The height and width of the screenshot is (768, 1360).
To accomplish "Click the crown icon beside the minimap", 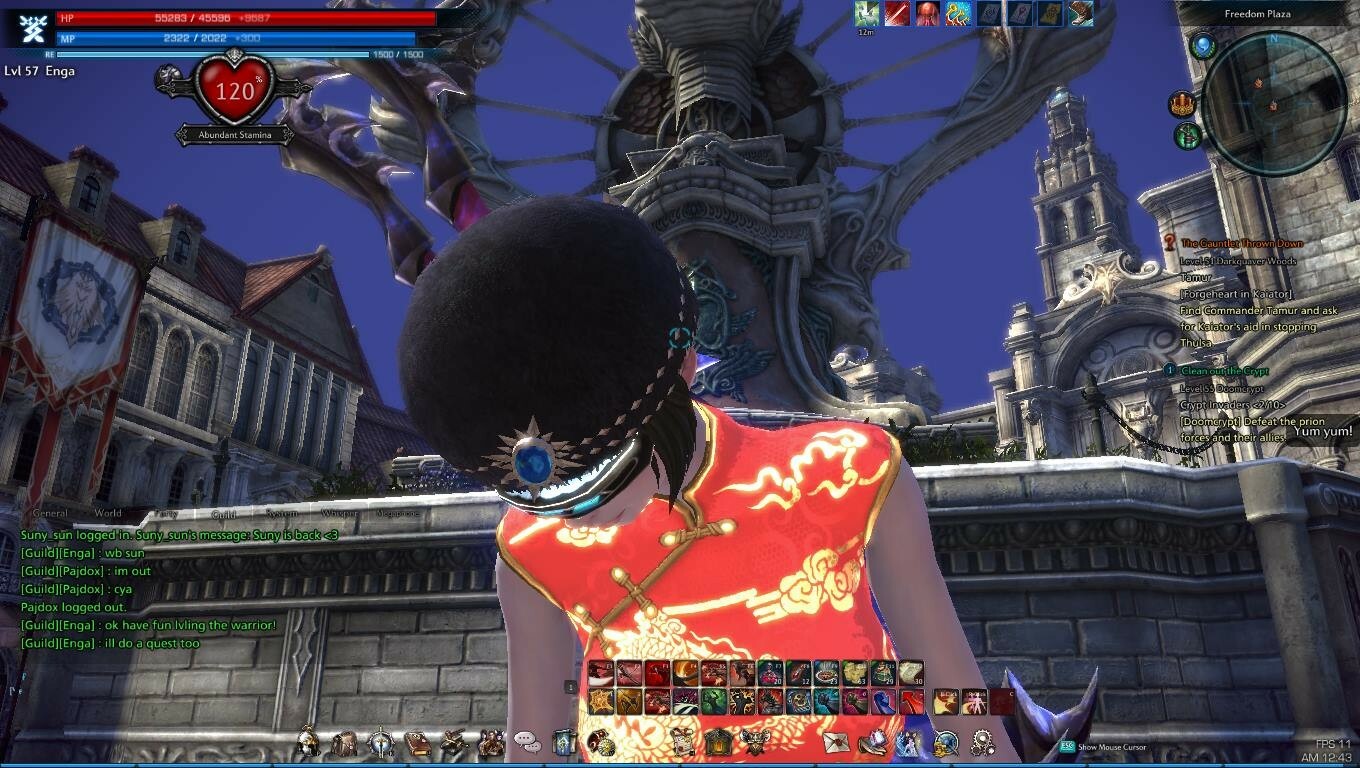I will pyautogui.click(x=1183, y=104).
